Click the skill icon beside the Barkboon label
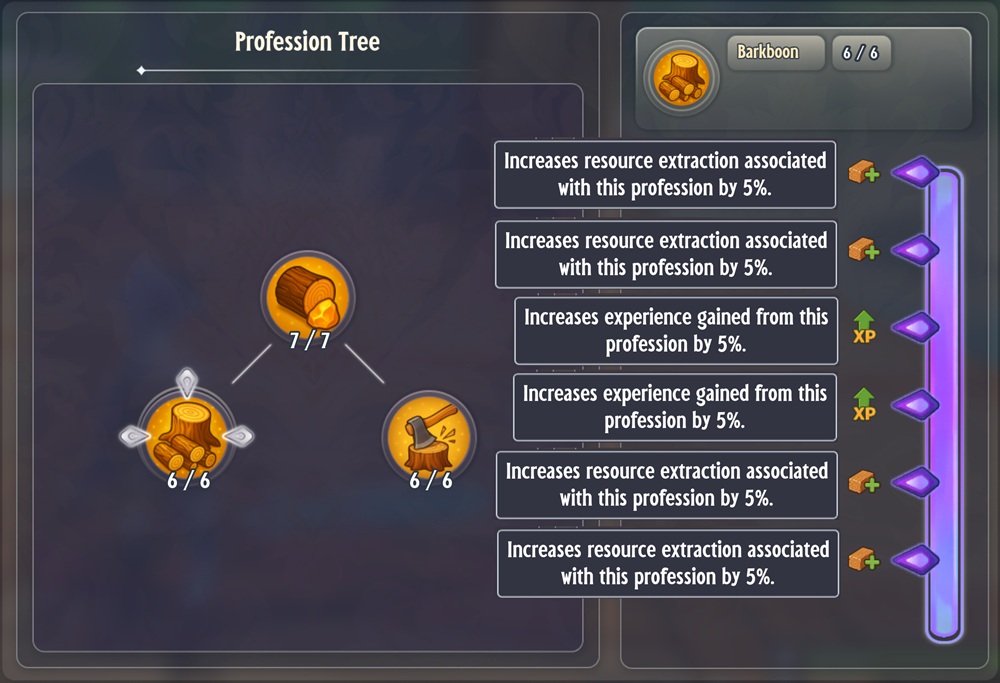This screenshot has height=683, width=1000. coord(680,79)
